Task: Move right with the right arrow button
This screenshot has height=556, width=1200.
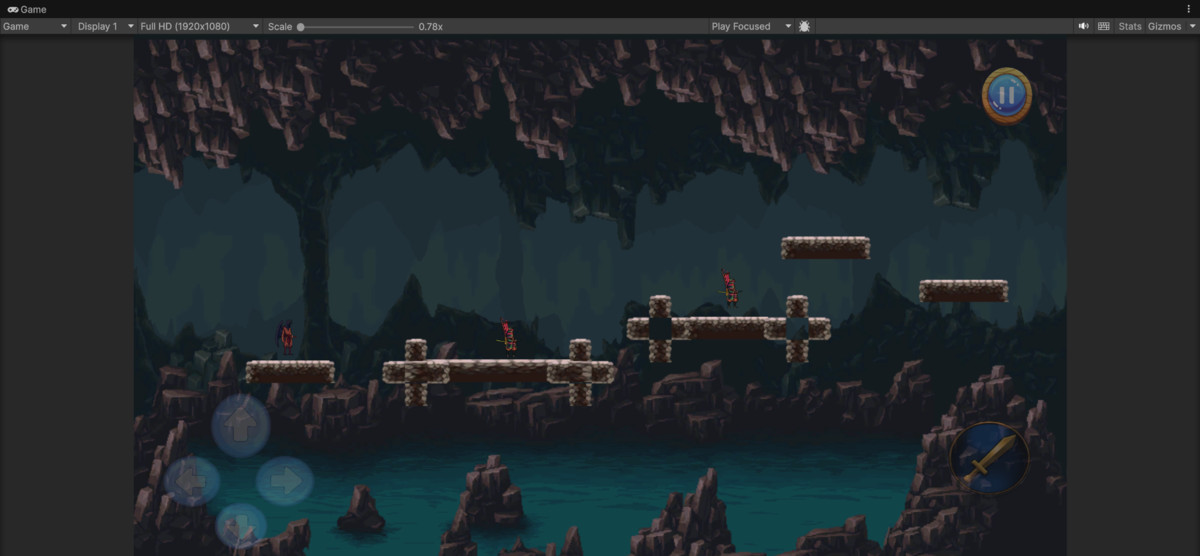Action: [285, 481]
